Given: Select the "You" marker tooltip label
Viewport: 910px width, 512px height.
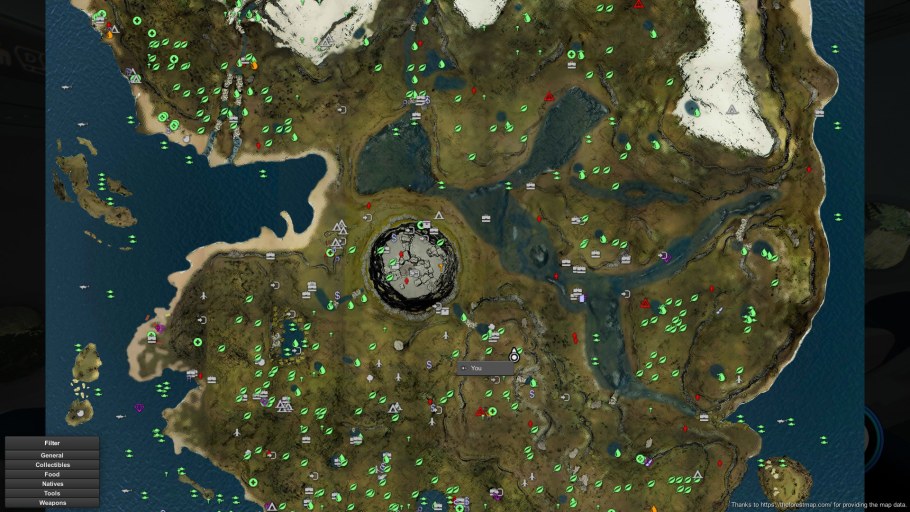Looking at the screenshot, I should coord(486,368).
